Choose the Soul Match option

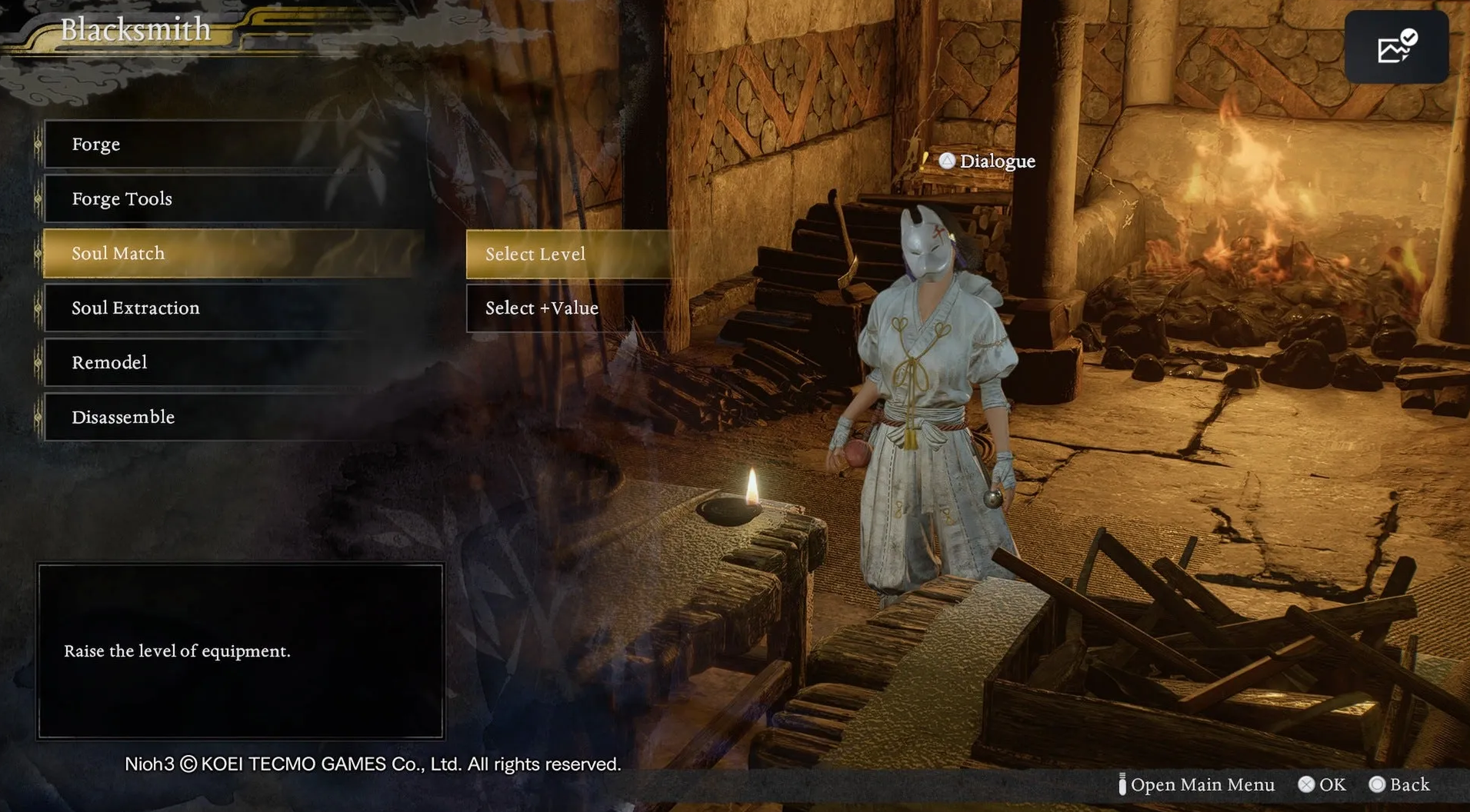(x=231, y=254)
